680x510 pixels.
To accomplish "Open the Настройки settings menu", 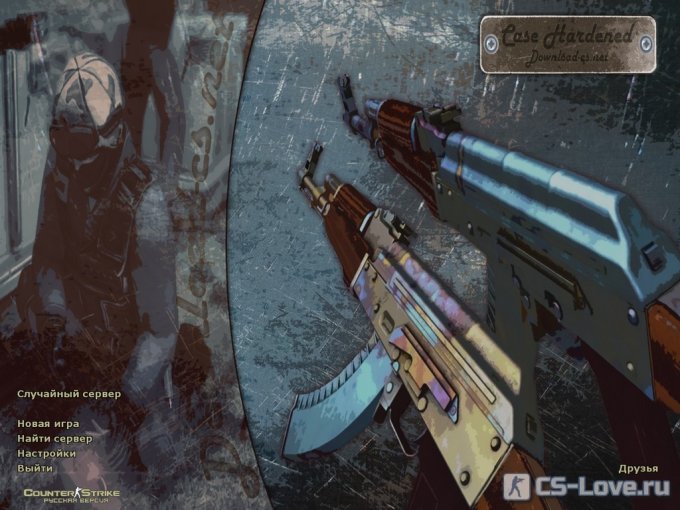I will pyautogui.click(x=46, y=453).
